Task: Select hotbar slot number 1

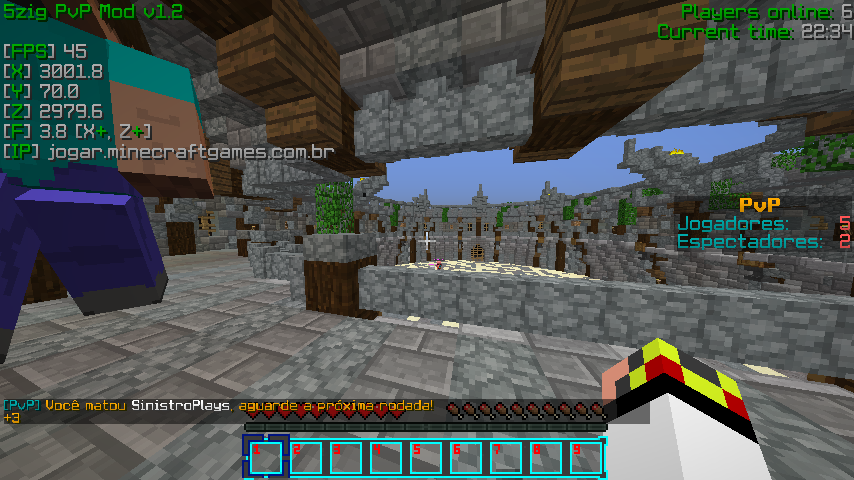Action: coord(265,457)
